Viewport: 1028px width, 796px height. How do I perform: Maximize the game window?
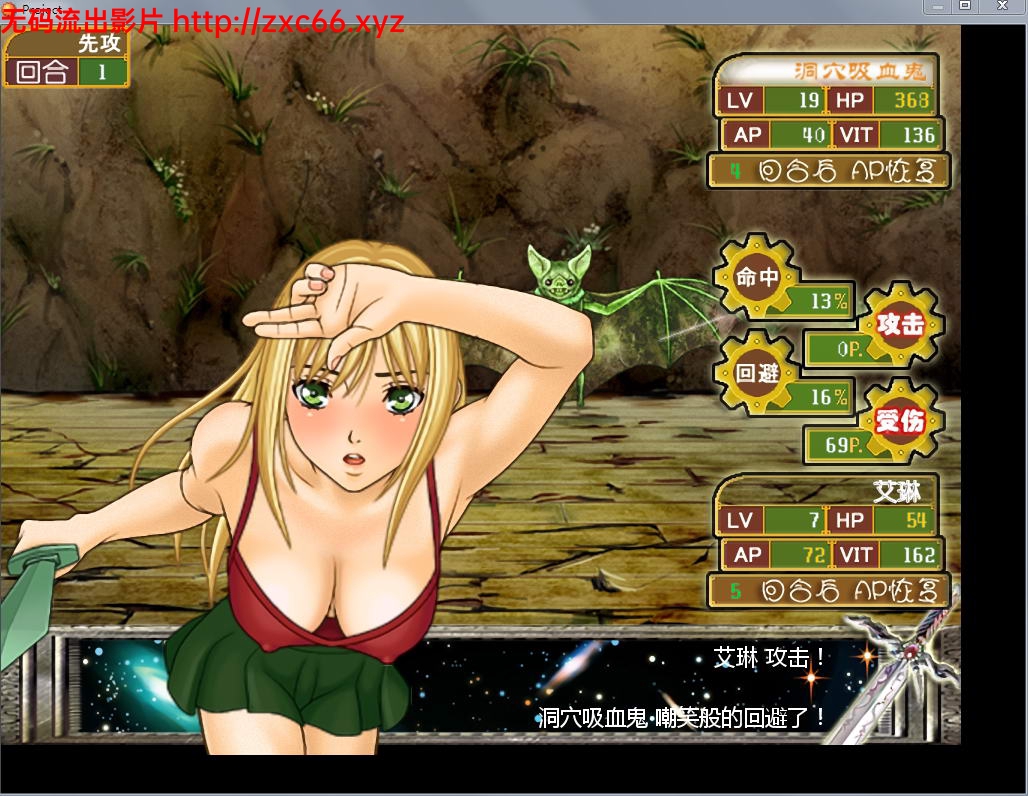[965, 6]
